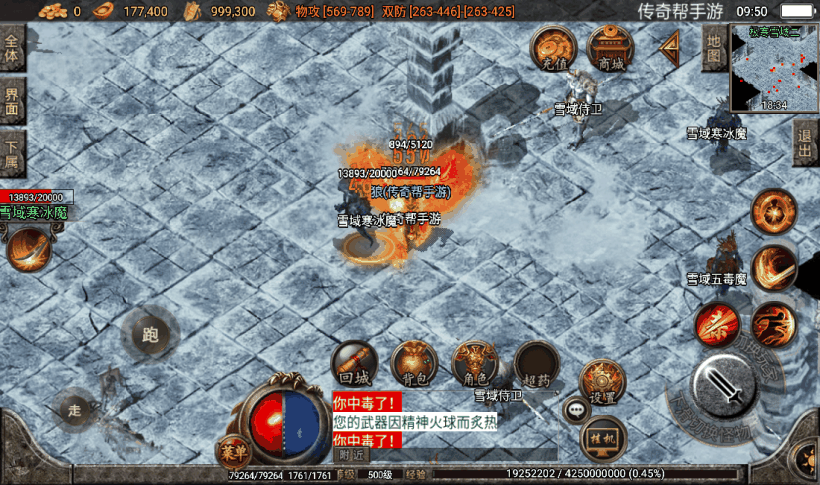Switch to 跑 run mode
The width and height of the screenshot is (820, 485).
(151, 334)
